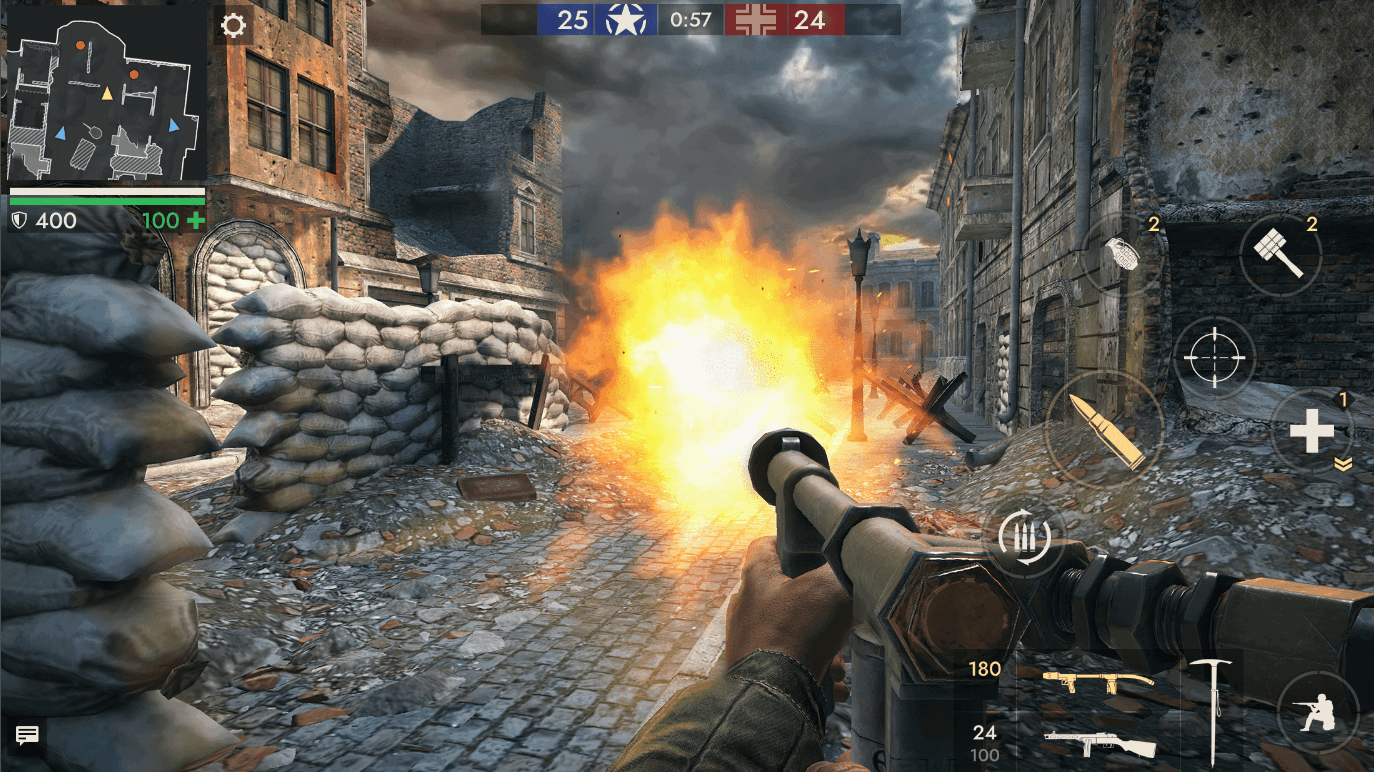Use the hammer ability button
Screen dimensions: 1374x772
click(1281, 254)
